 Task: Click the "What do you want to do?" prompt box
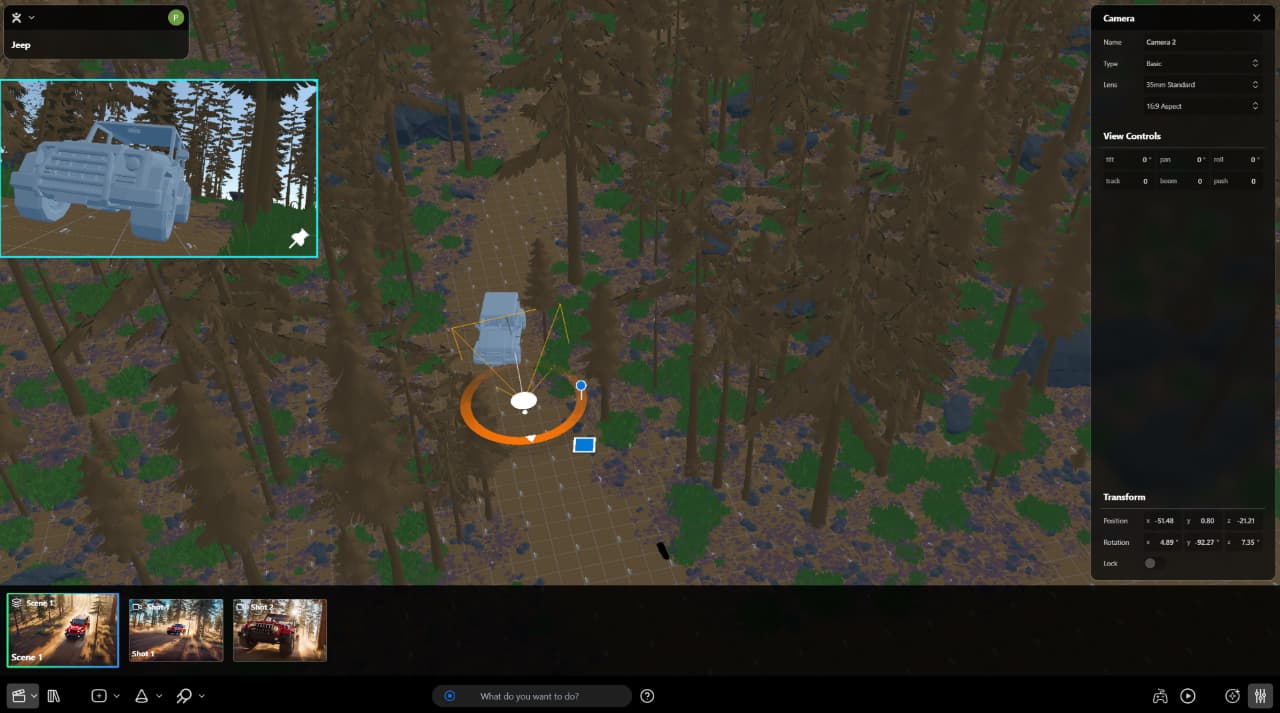pyautogui.click(x=530, y=696)
